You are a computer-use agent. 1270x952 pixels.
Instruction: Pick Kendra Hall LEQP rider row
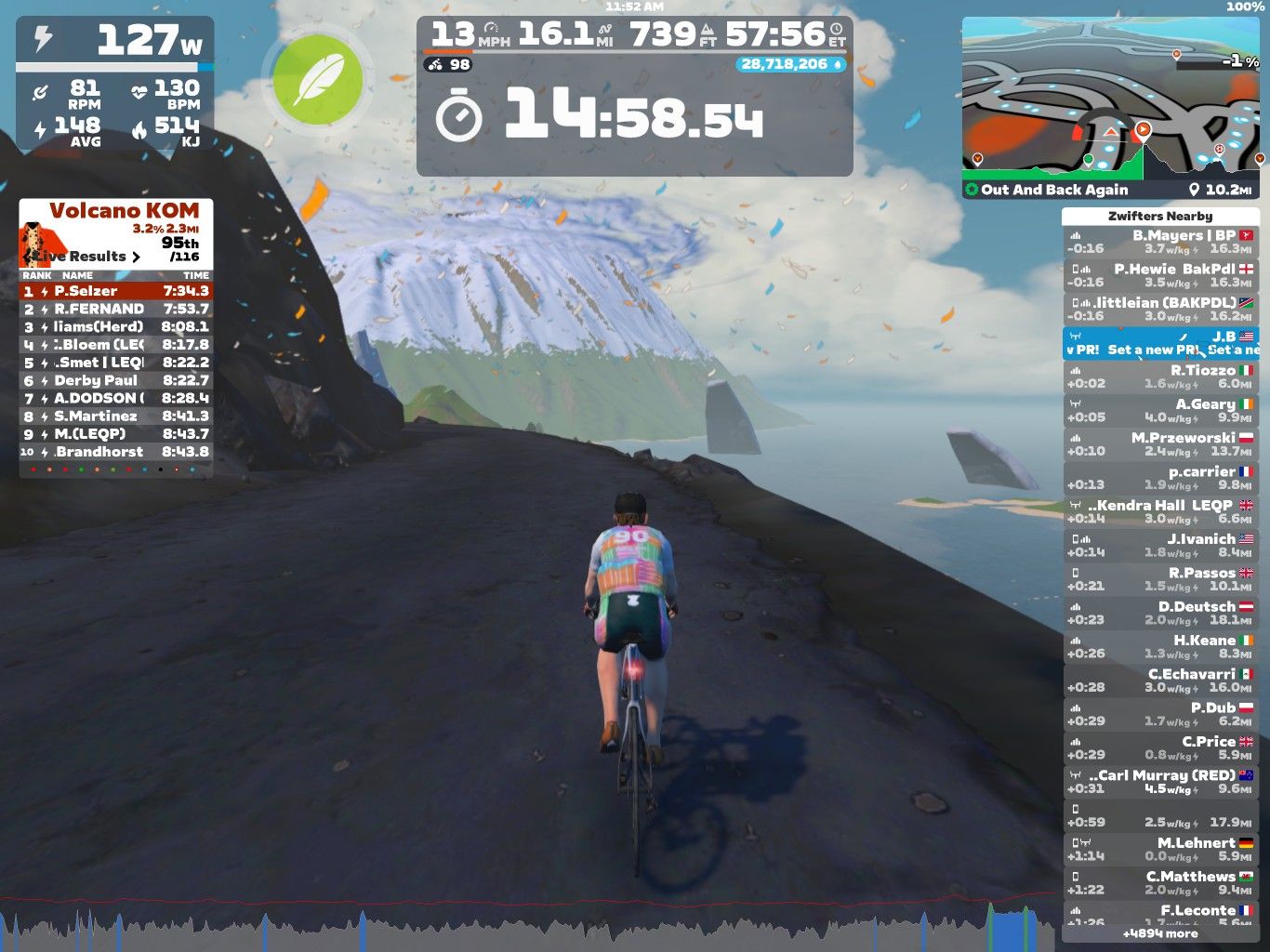[1160, 512]
